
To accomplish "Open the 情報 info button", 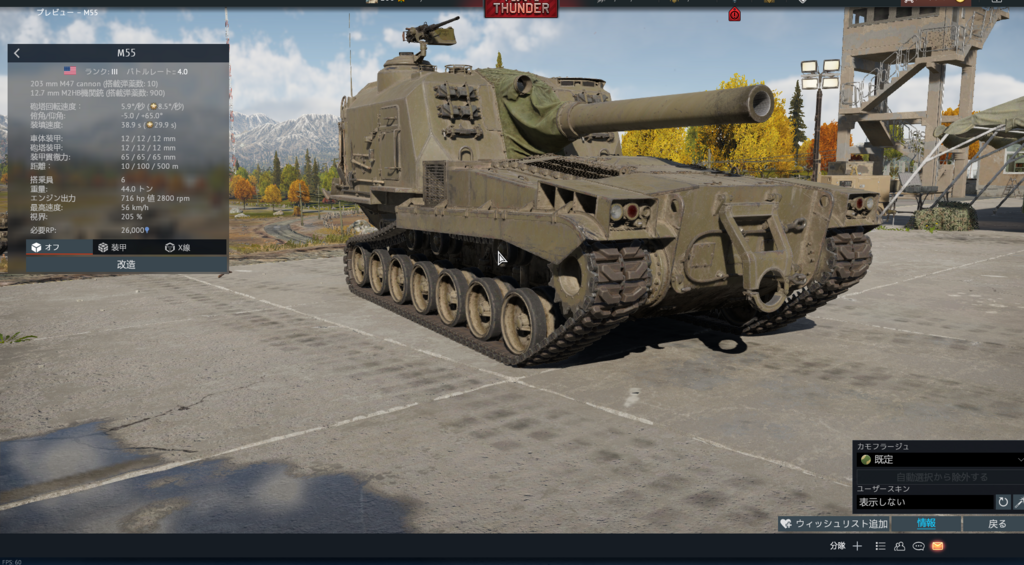I will pos(926,524).
